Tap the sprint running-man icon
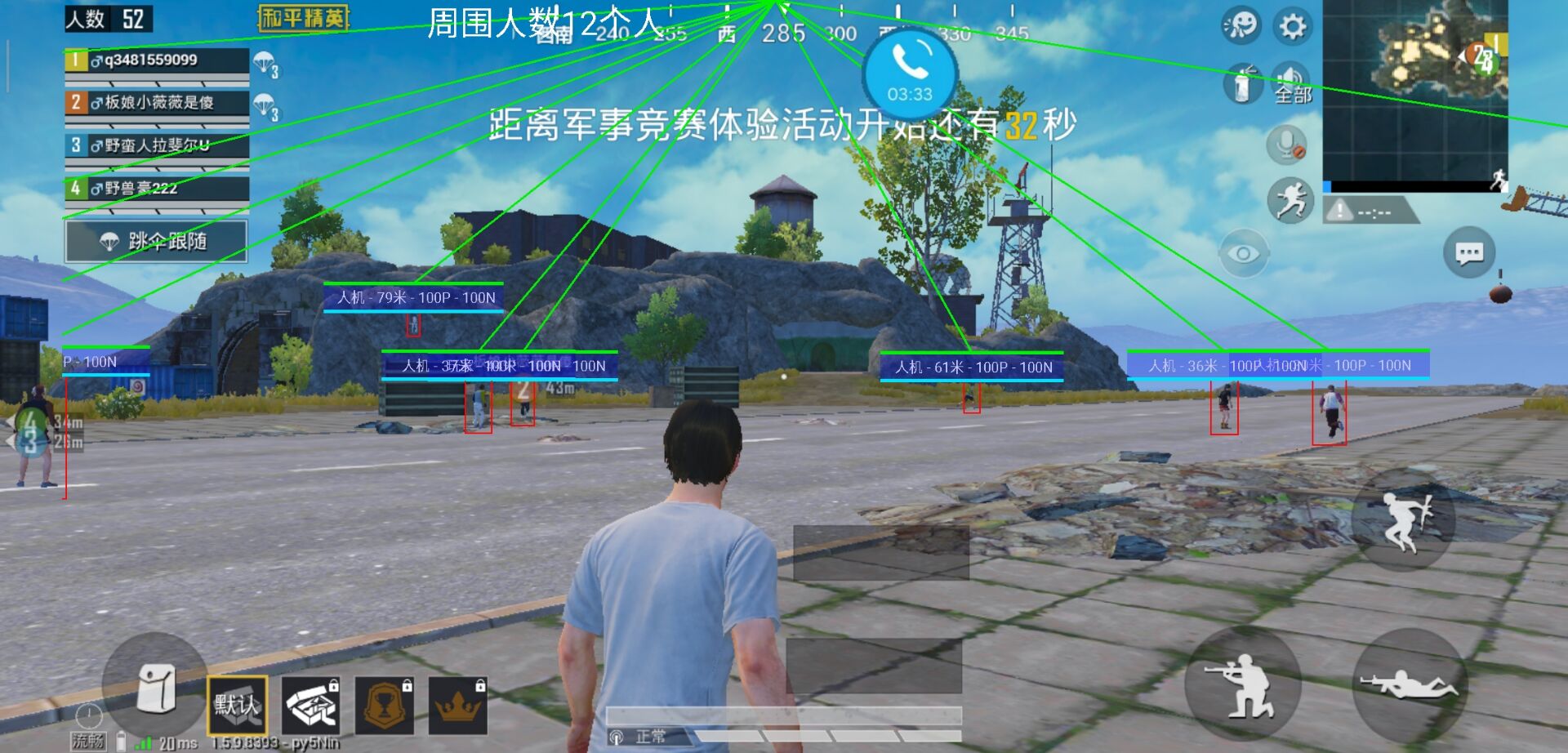Viewport: 1568px width, 753px height. (x=1289, y=201)
